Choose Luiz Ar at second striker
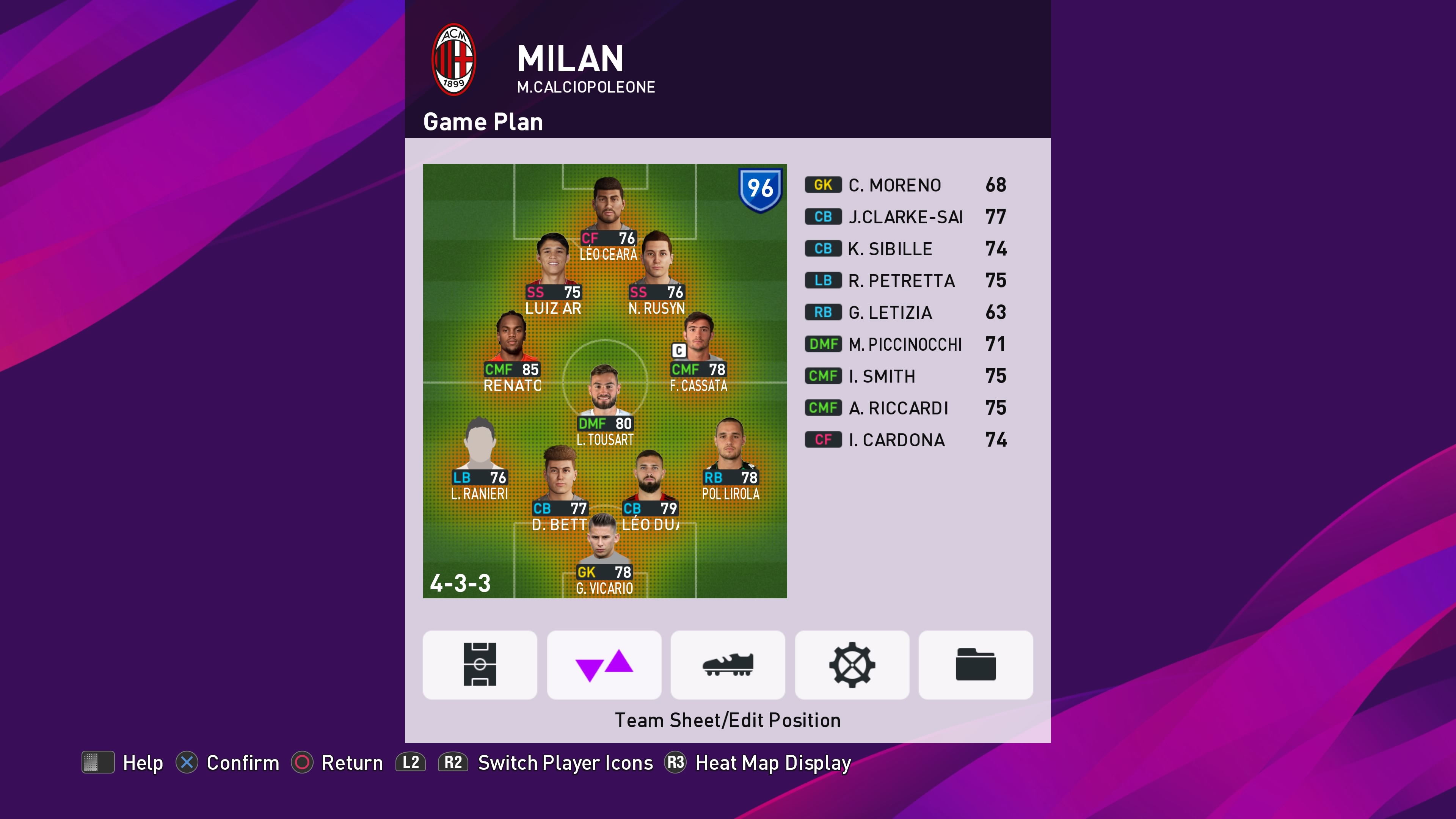Image resolution: width=1456 pixels, height=819 pixels. [553, 271]
